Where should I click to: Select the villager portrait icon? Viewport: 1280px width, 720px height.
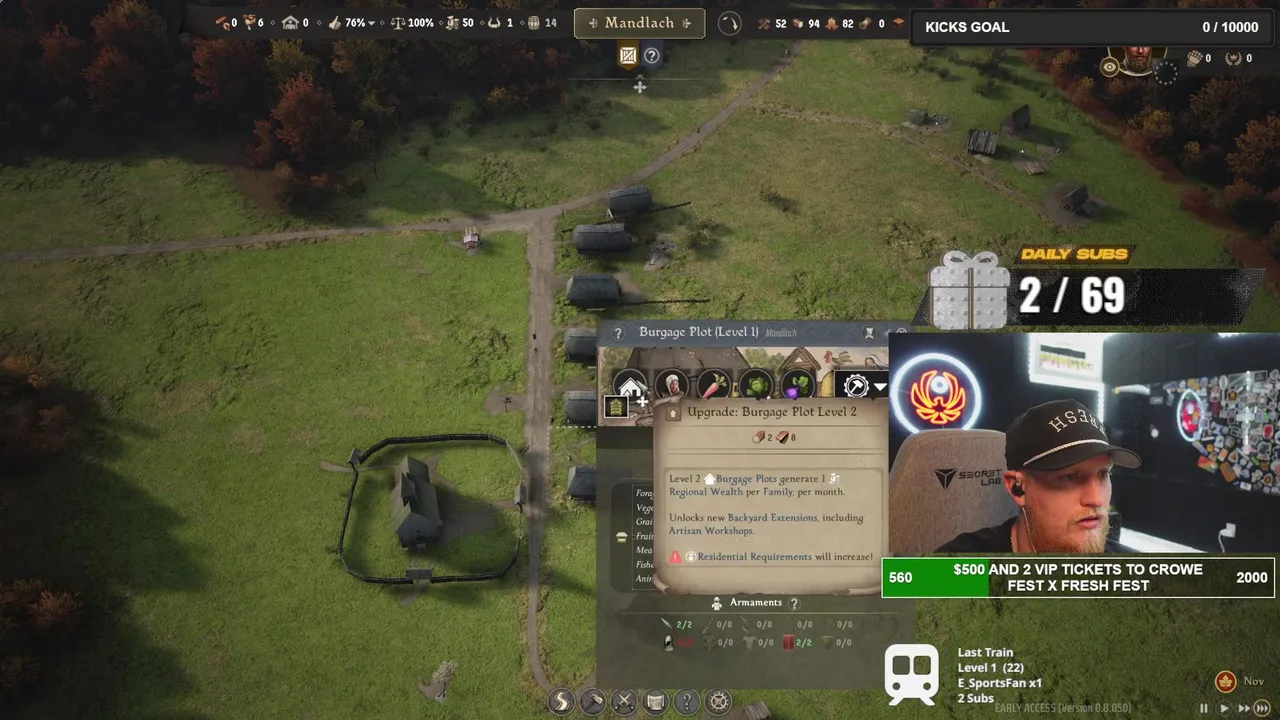coord(672,386)
